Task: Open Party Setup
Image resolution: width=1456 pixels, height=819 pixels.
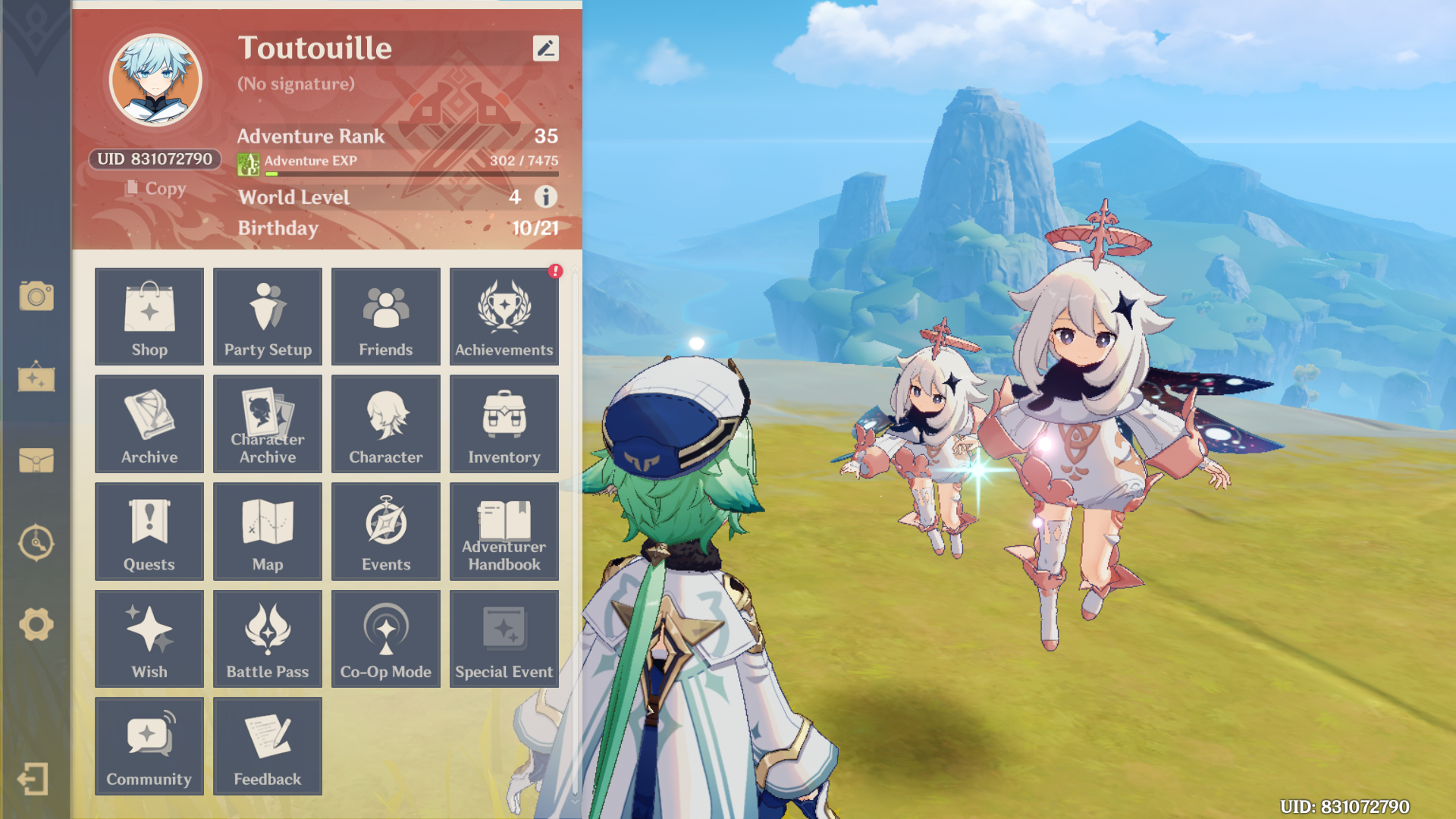Action: click(267, 316)
